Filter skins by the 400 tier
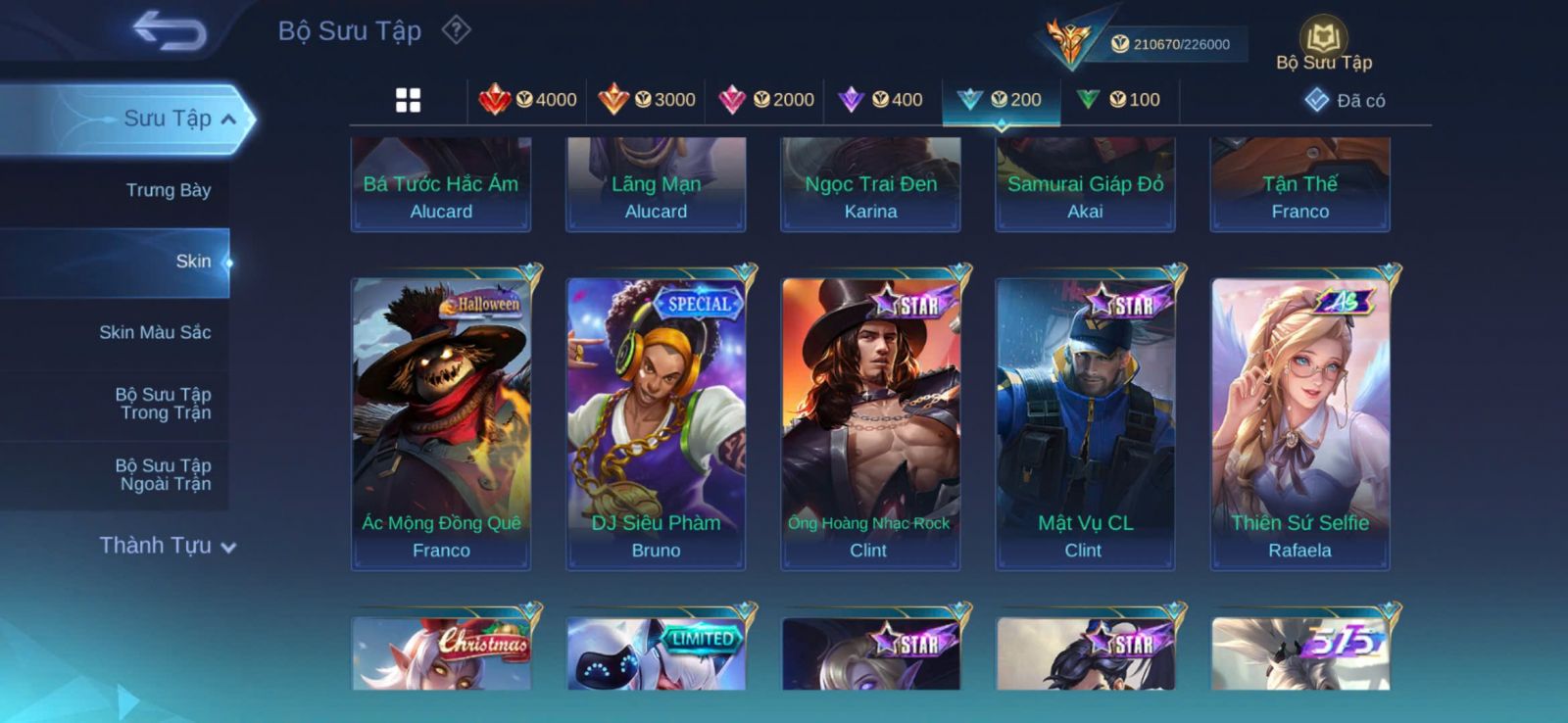Screen dimensions: 1568x723 pos(881,100)
